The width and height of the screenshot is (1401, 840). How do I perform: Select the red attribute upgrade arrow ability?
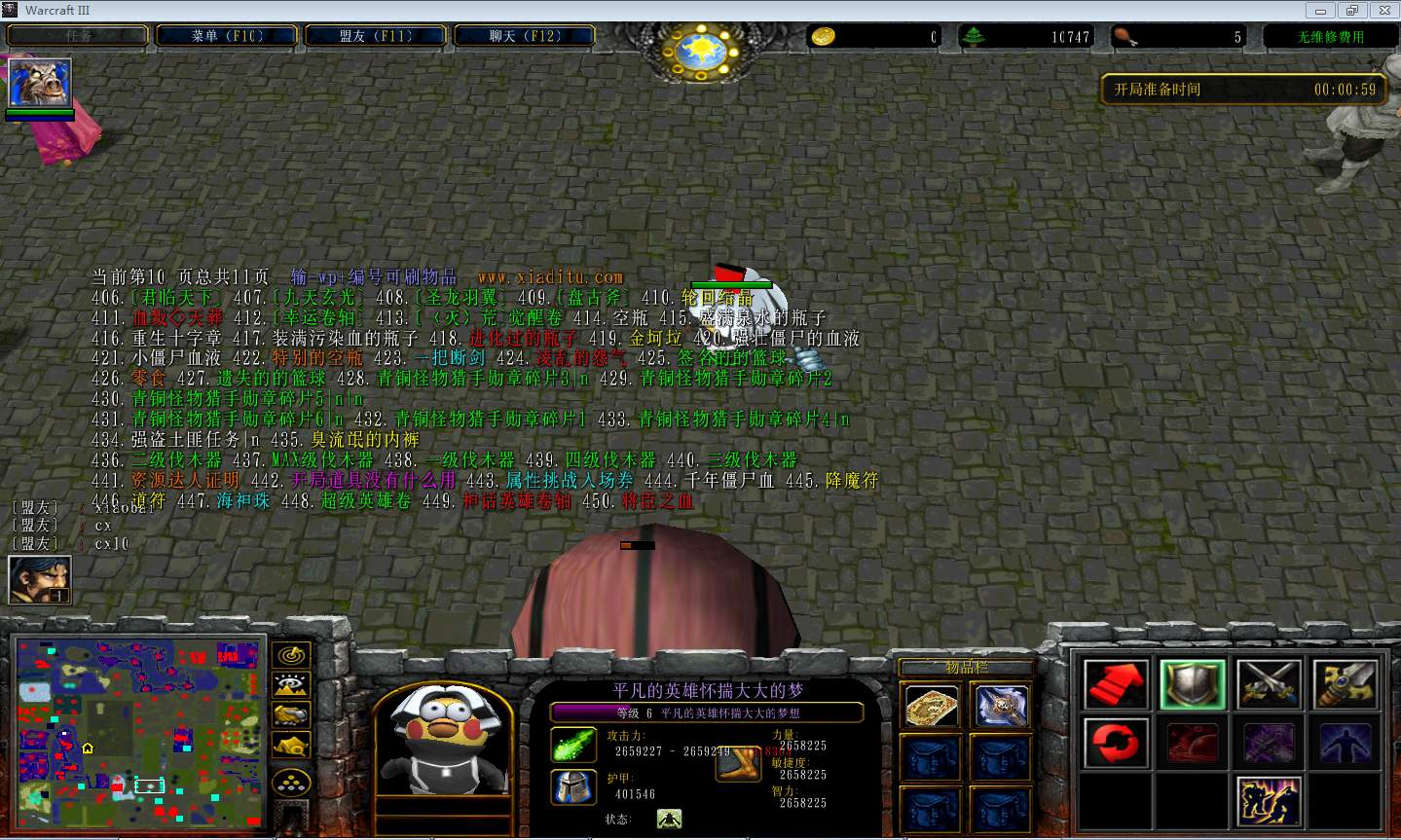(1115, 683)
